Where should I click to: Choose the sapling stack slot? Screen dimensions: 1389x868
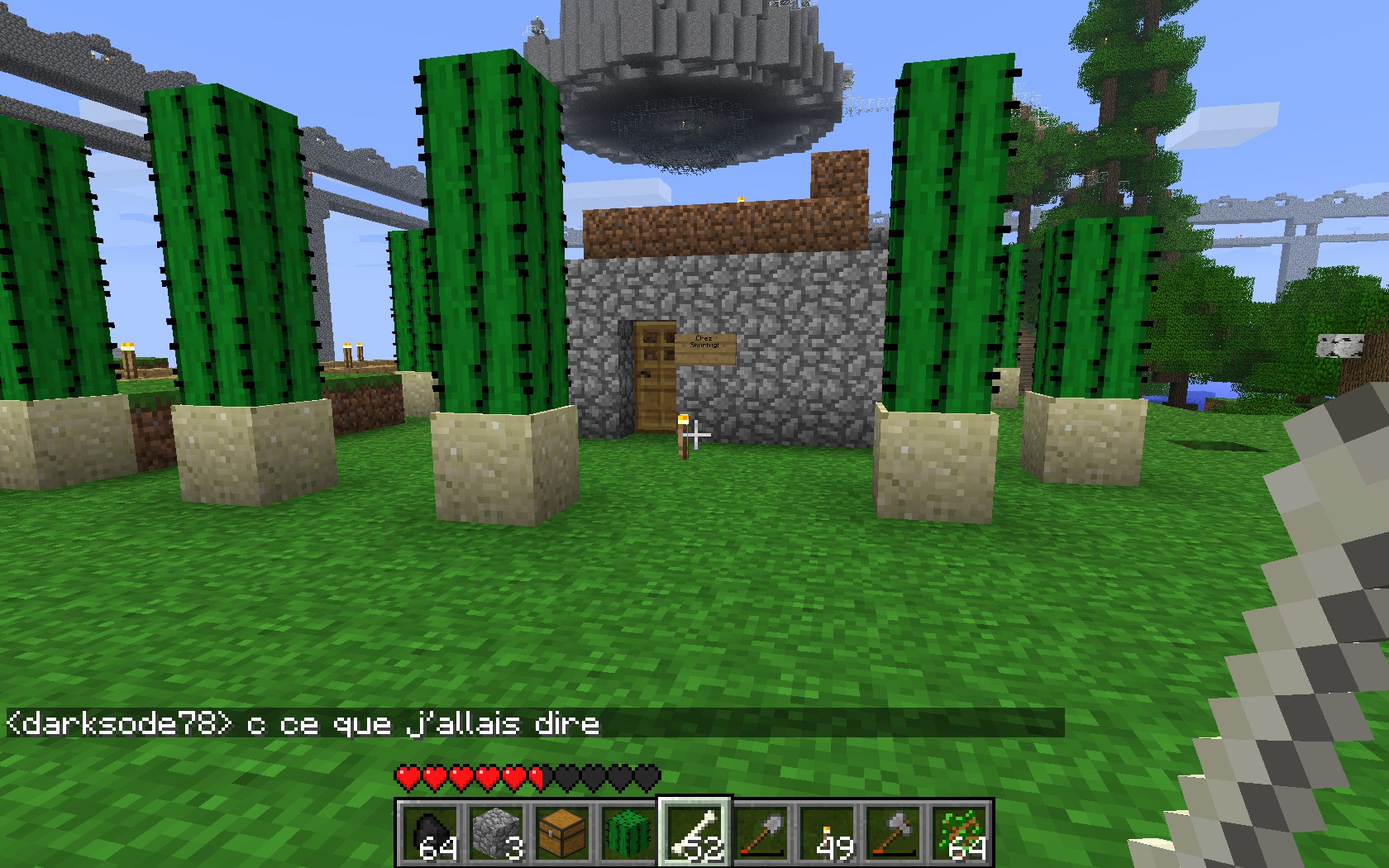959,832
